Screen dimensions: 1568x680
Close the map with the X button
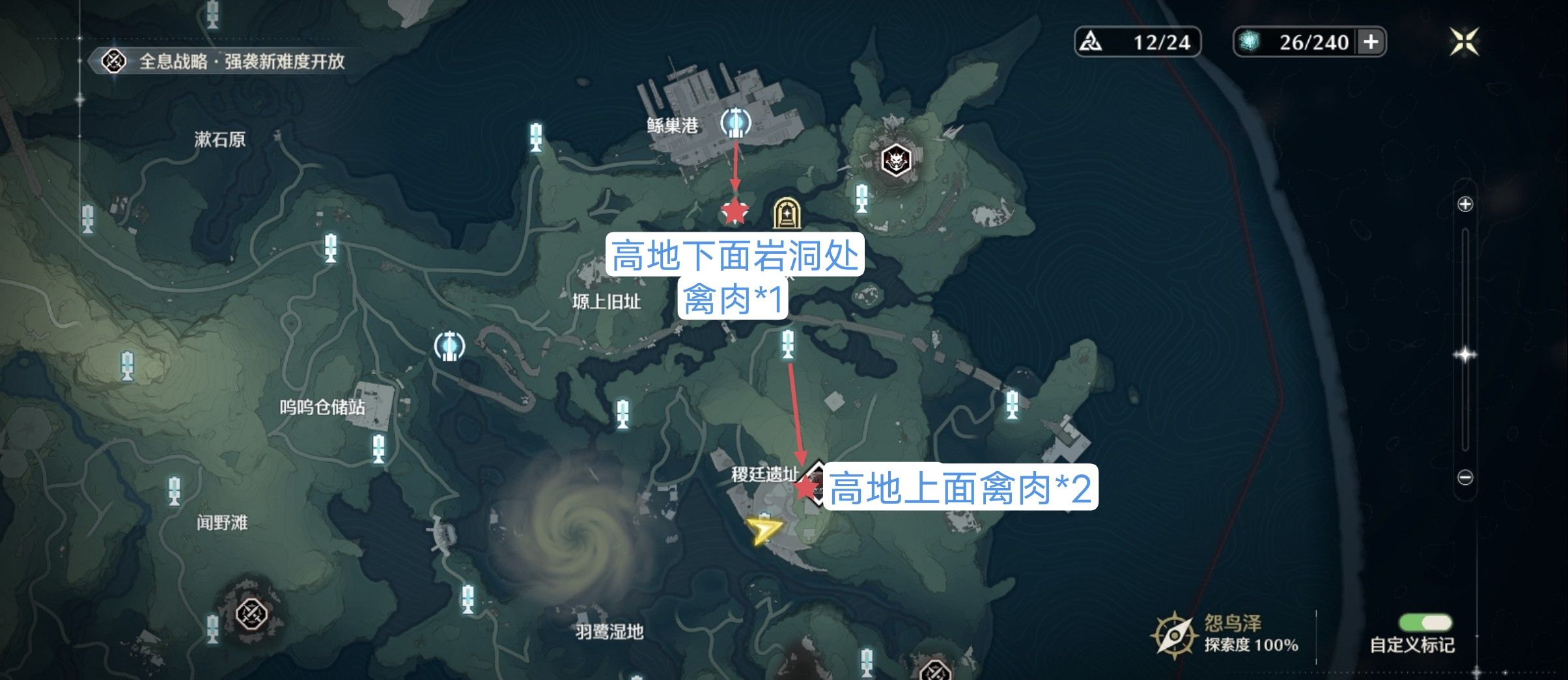pos(1464,42)
